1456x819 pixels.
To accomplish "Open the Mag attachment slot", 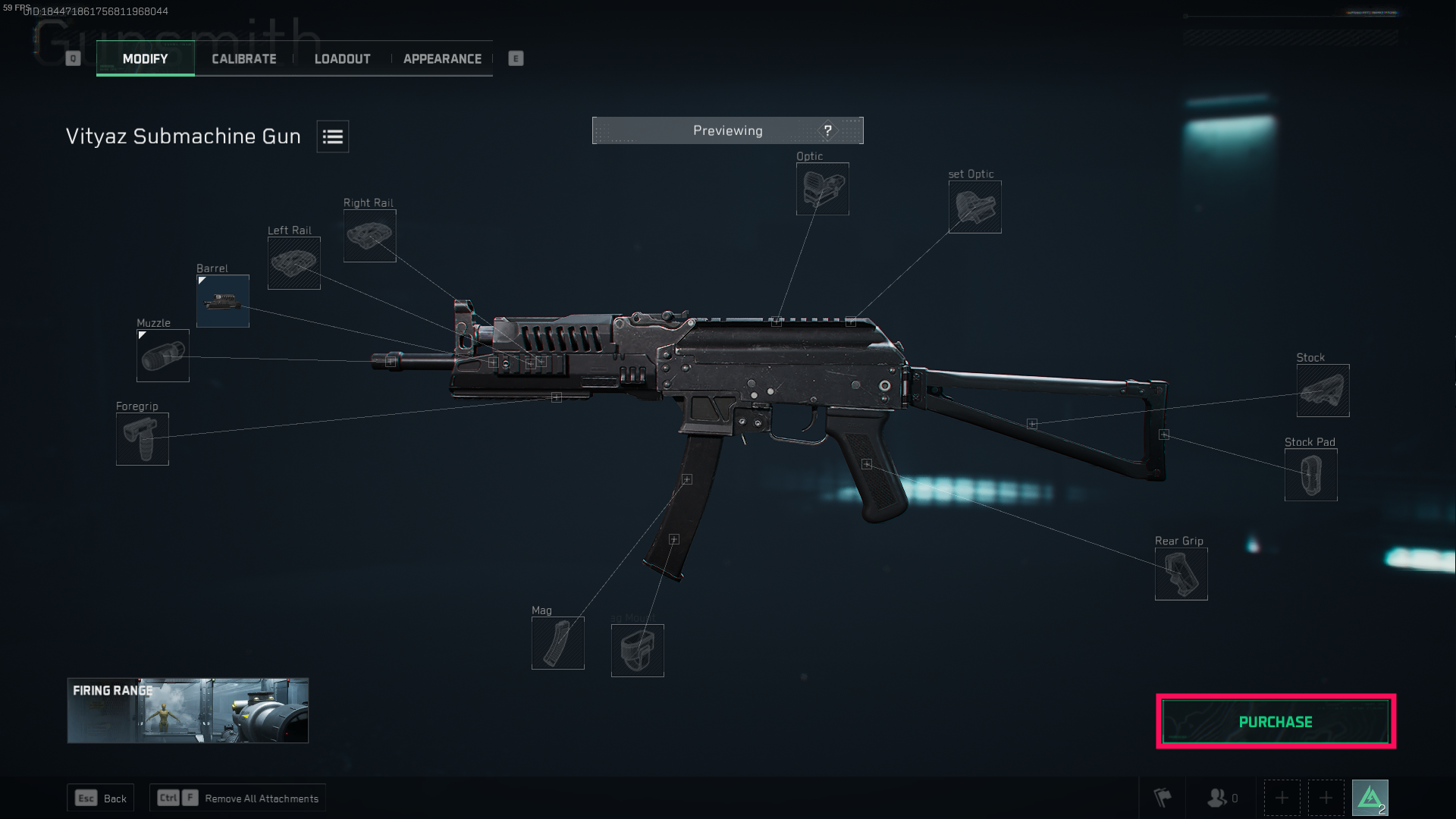I will pos(557,642).
